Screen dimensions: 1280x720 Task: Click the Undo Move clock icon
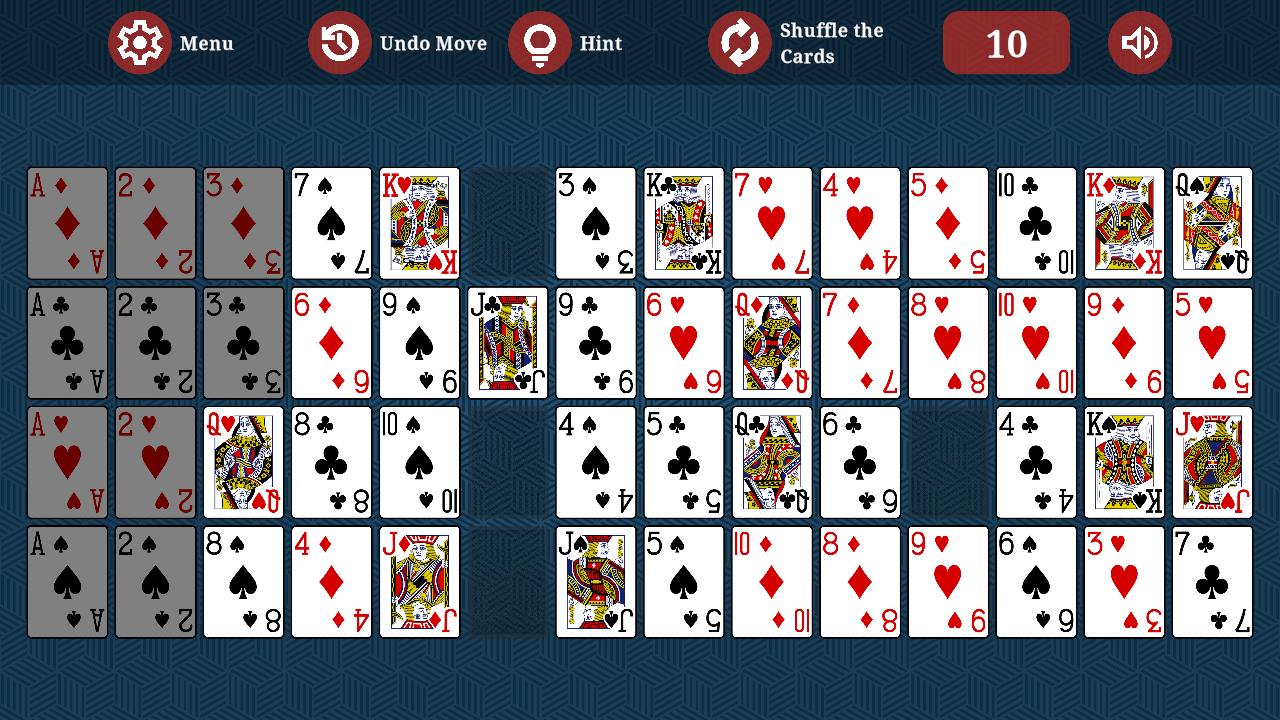pyautogui.click(x=340, y=43)
